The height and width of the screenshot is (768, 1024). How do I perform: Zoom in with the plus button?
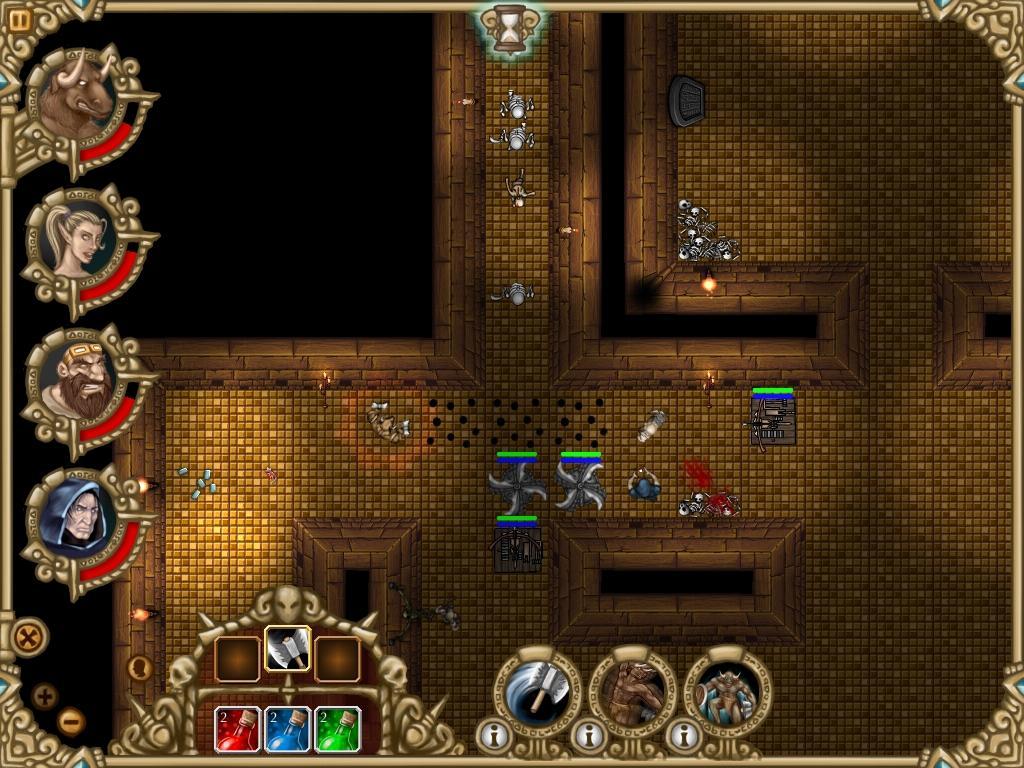45,696
